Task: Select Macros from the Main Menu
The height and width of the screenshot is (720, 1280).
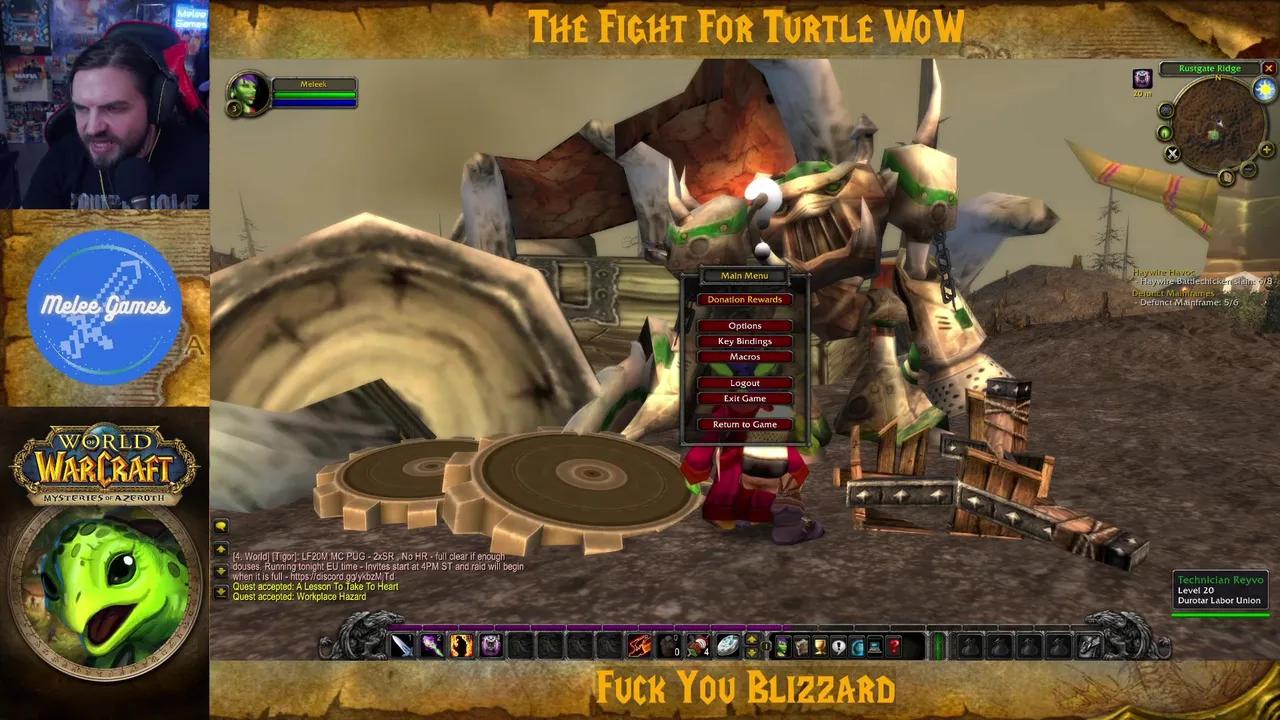Action: [744, 356]
